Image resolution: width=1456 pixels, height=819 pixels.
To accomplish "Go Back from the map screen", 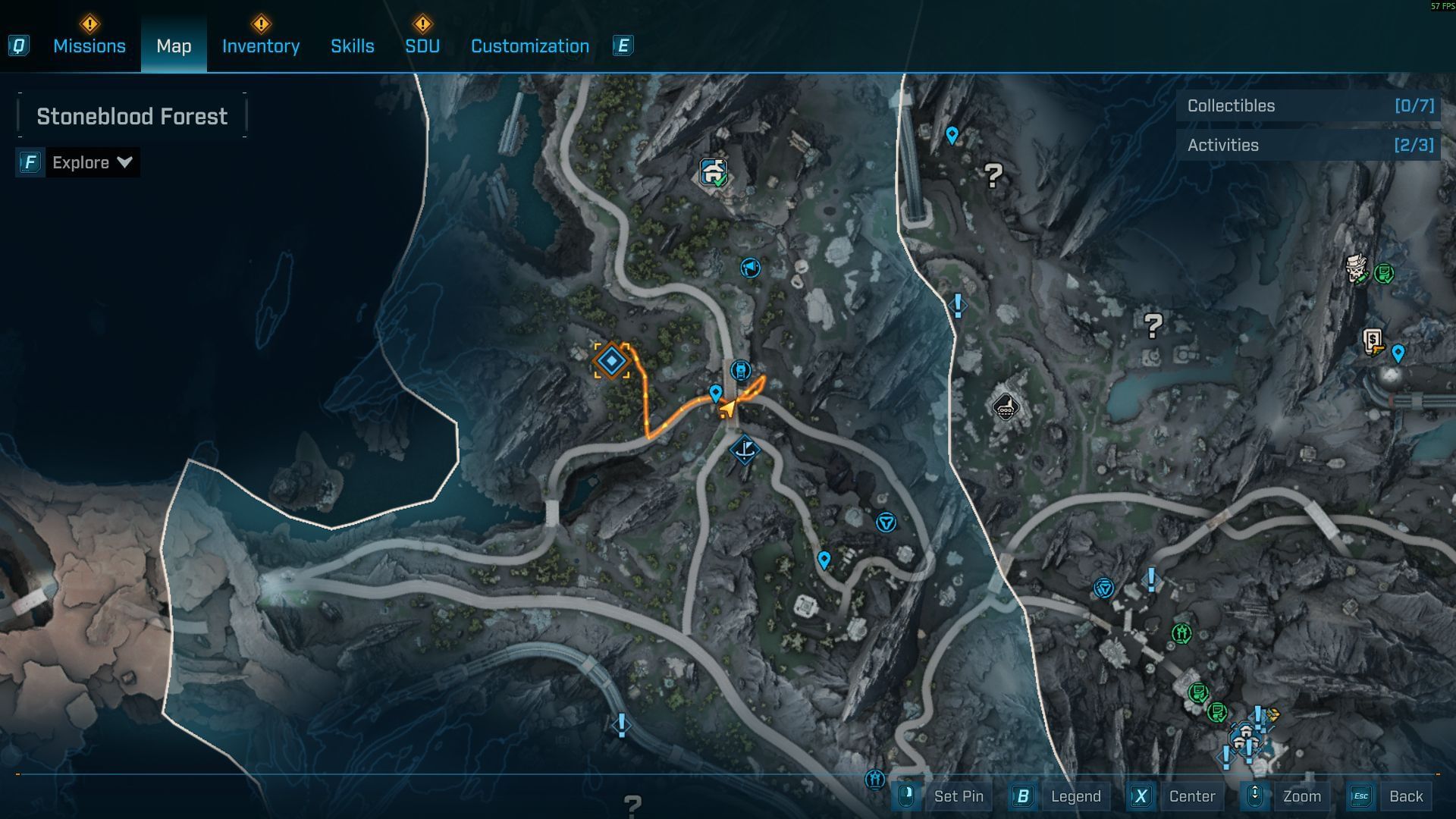I will pyautogui.click(x=1405, y=796).
